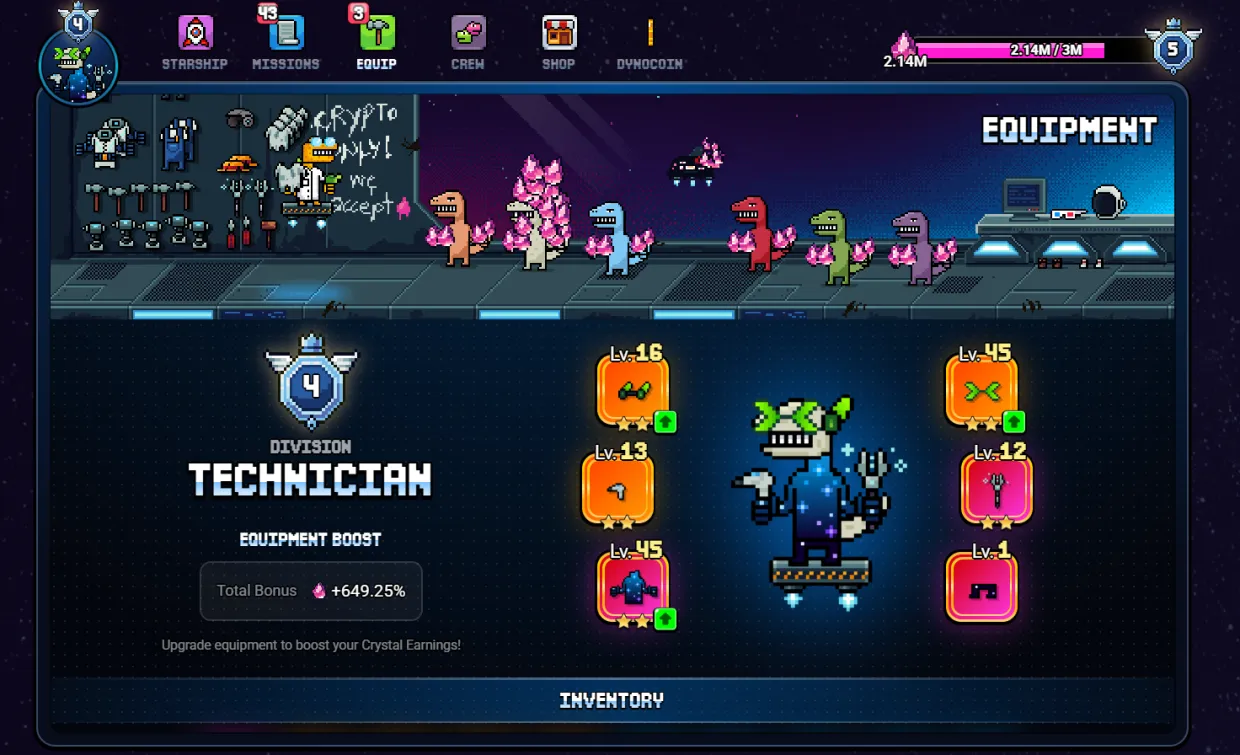Viewport: 1240px width, 755px height.
Task: Choose the Lv. 13 orange equipment slot
Action: tap(618, 489)
